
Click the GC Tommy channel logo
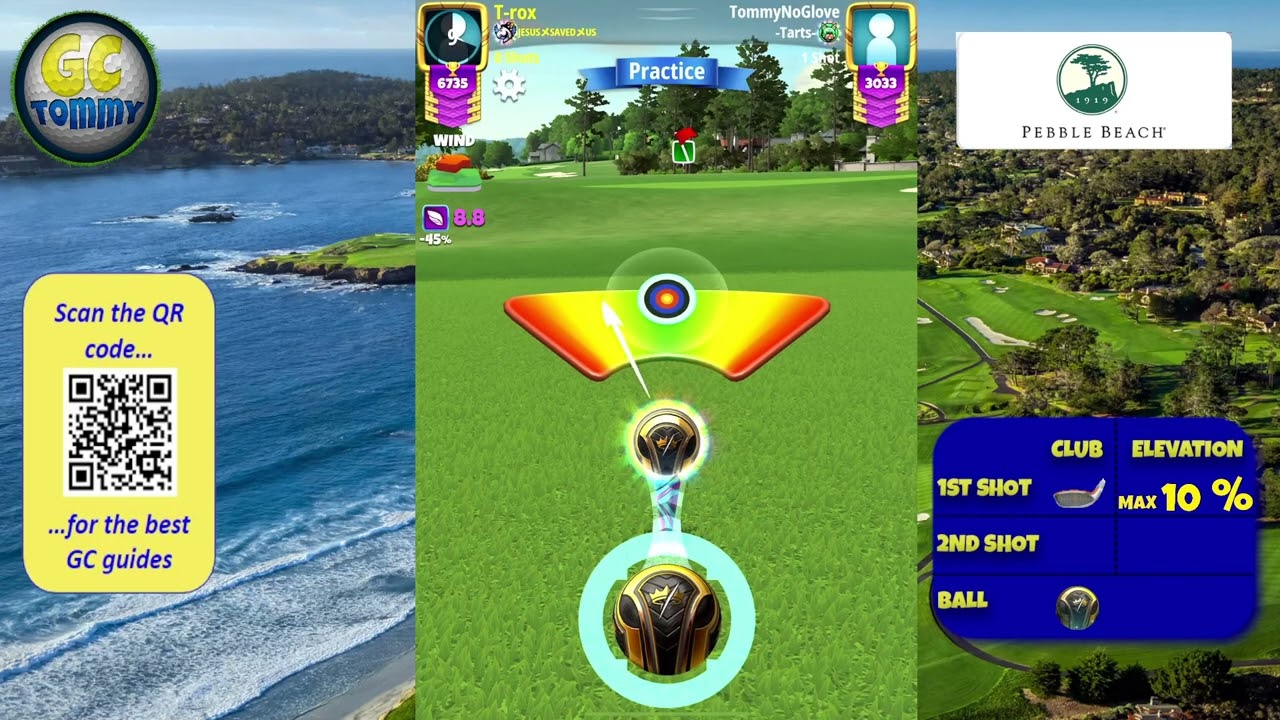point(86,88)
